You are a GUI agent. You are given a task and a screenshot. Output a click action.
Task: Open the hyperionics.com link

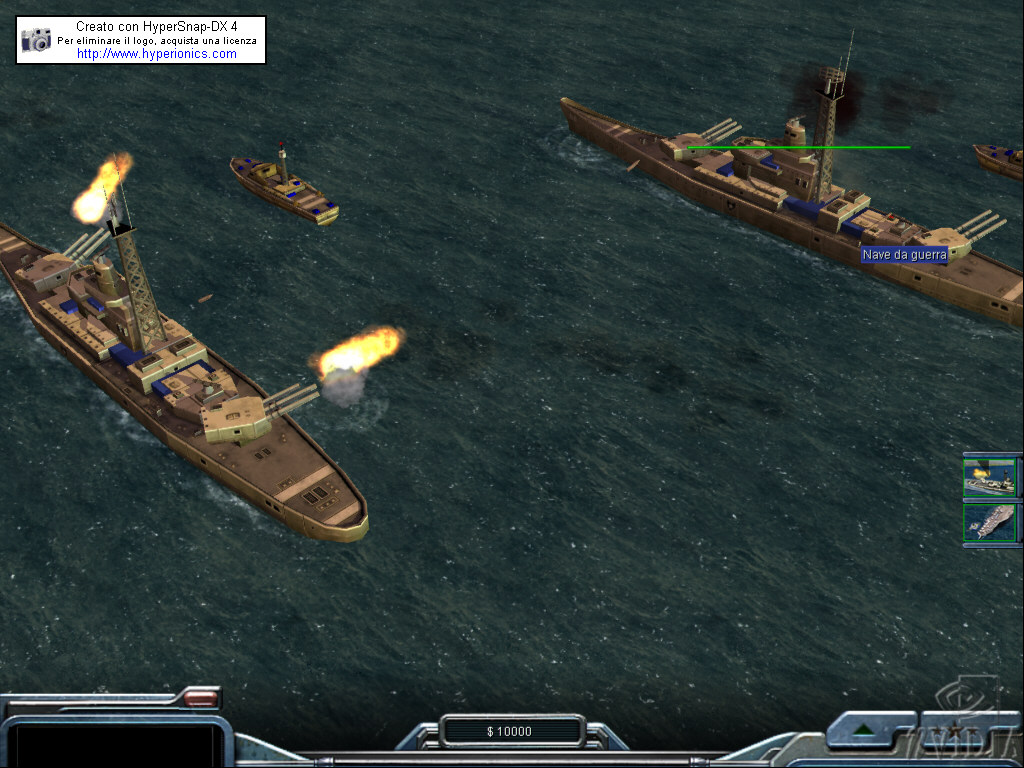pos(157,54)
